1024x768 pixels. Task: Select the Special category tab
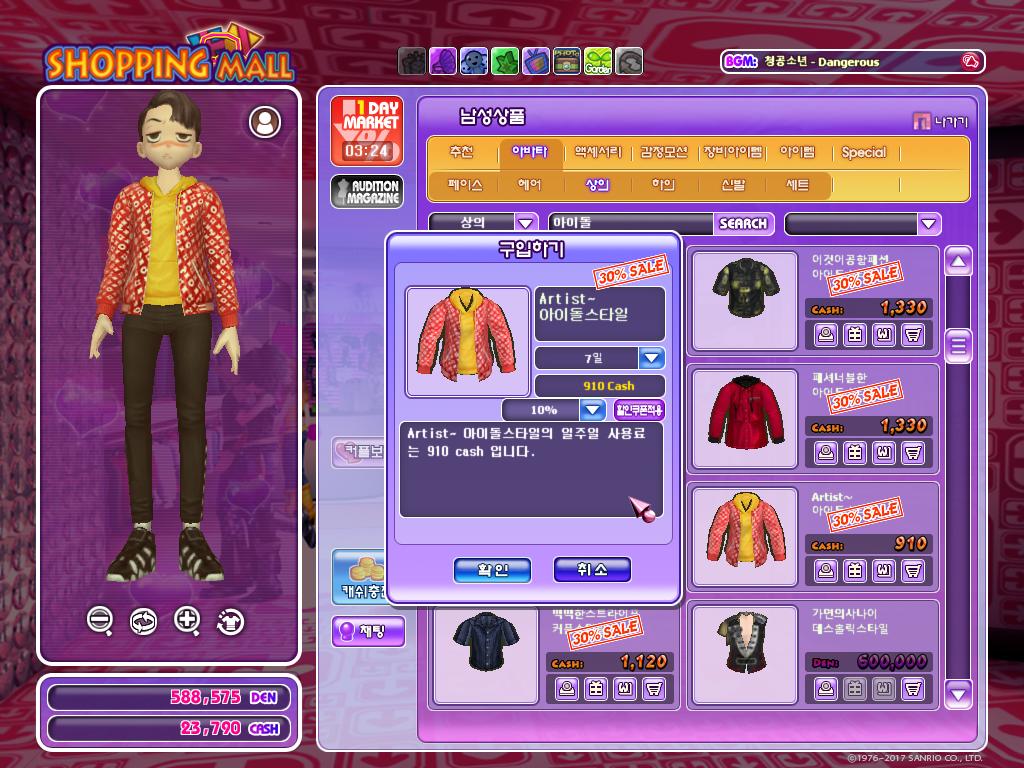[863, 153]
